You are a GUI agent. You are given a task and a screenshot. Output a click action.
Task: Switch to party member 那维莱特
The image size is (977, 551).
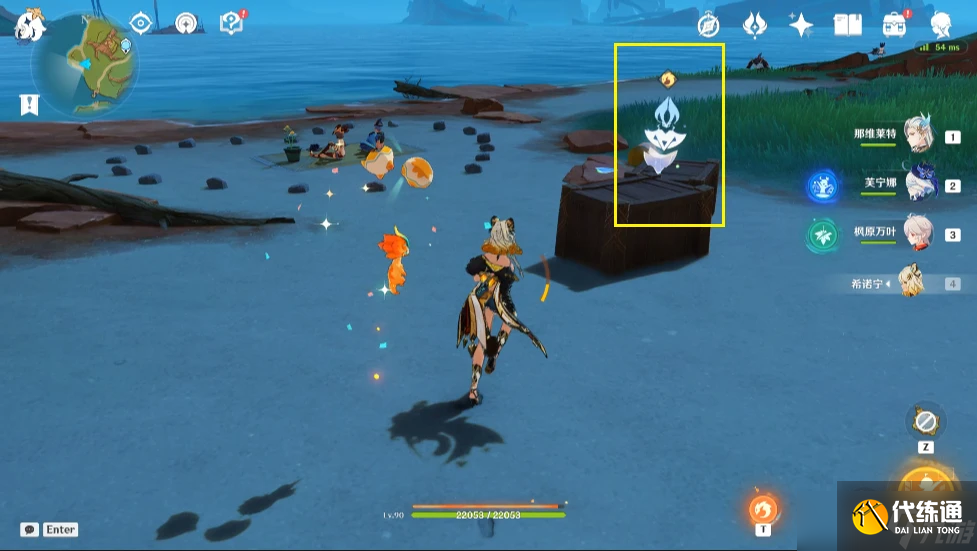pyautogui.click(x=920, y=136)
